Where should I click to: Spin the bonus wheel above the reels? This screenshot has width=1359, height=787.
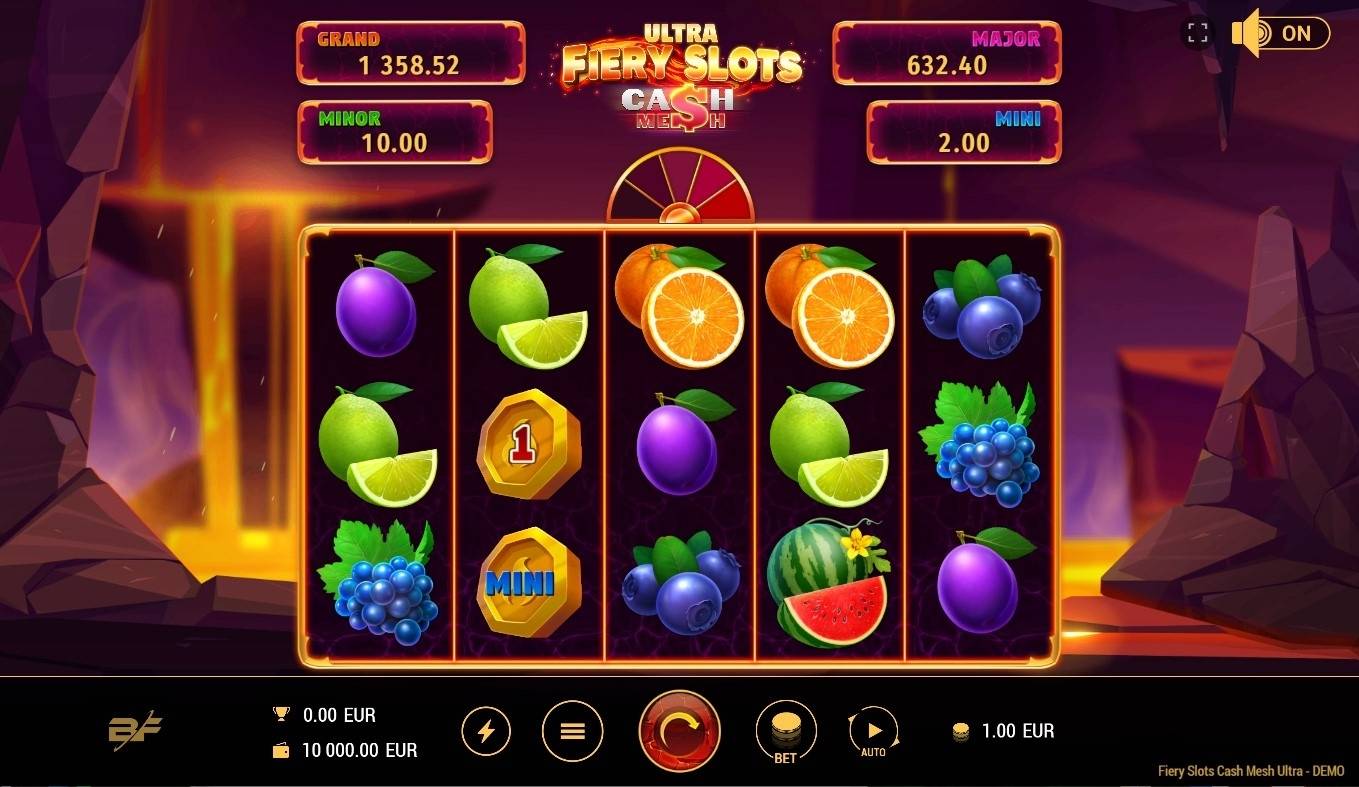coord(679,188)
